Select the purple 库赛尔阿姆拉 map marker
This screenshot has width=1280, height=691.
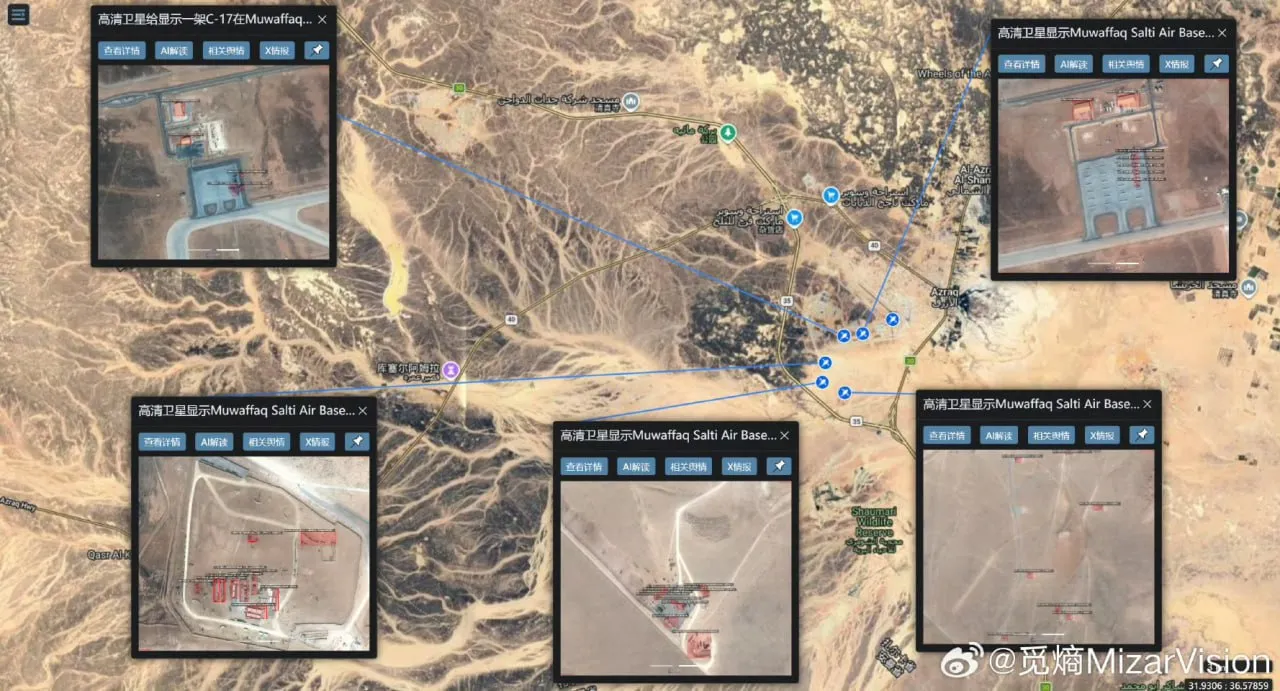click(452, 369)
